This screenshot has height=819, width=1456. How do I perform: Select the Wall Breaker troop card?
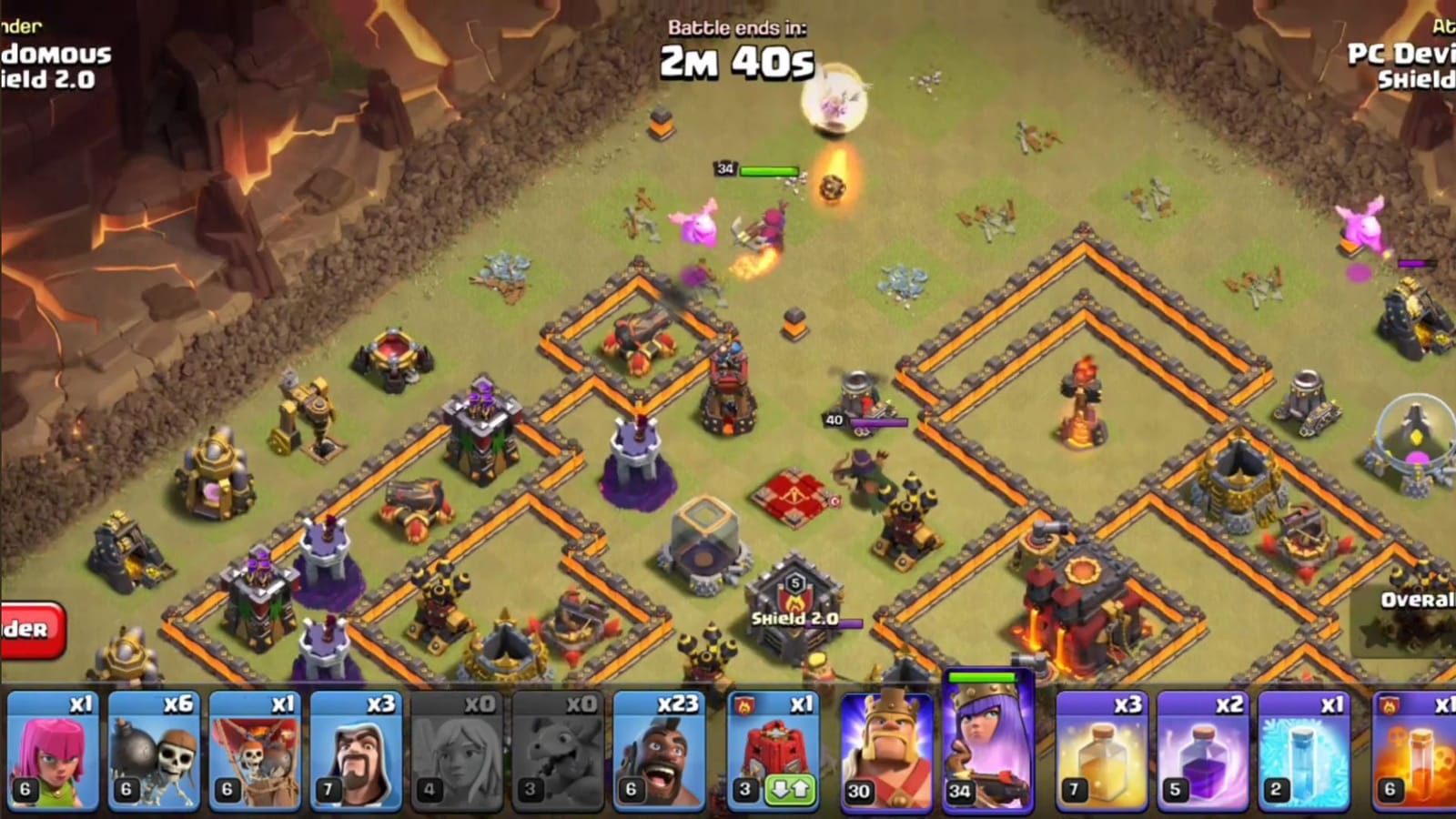150,746
